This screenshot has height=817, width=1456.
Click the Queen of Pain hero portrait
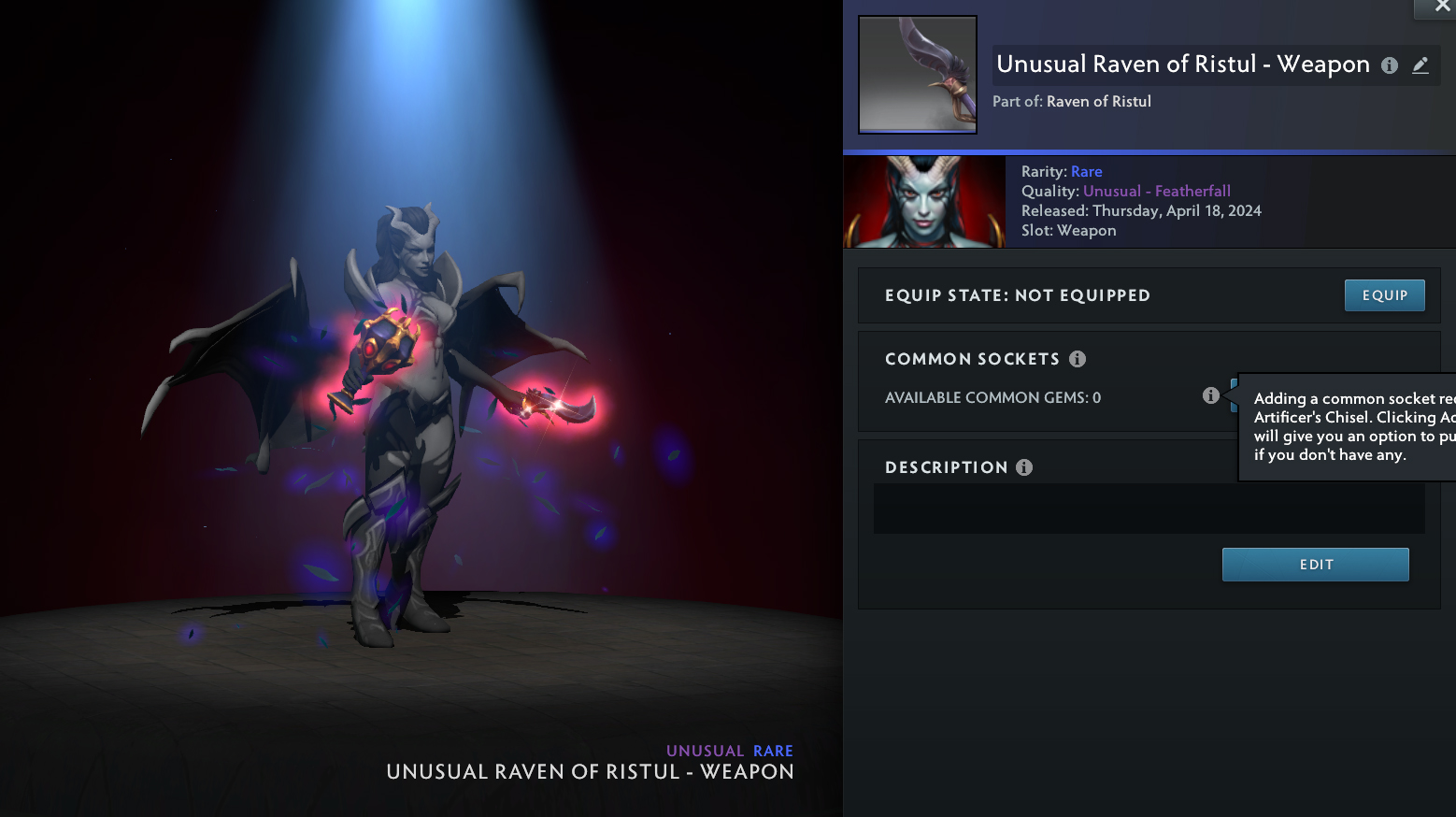pos(924,202)
